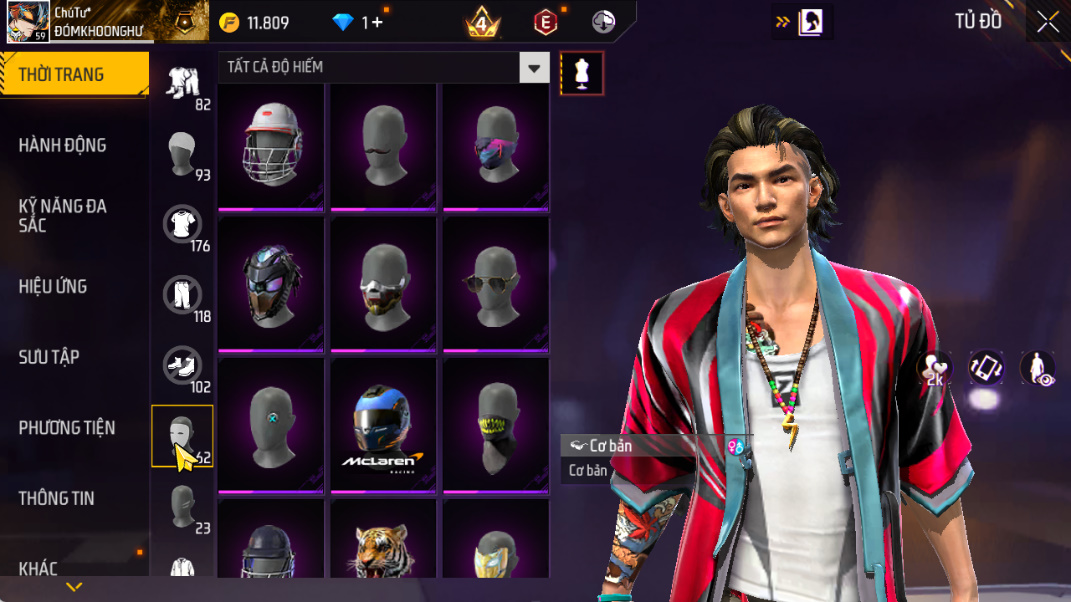The image size is (1071, 602).
Task: Select the KỸ NĂNG ĐA SẮC tab
Action: click(62, 216)
